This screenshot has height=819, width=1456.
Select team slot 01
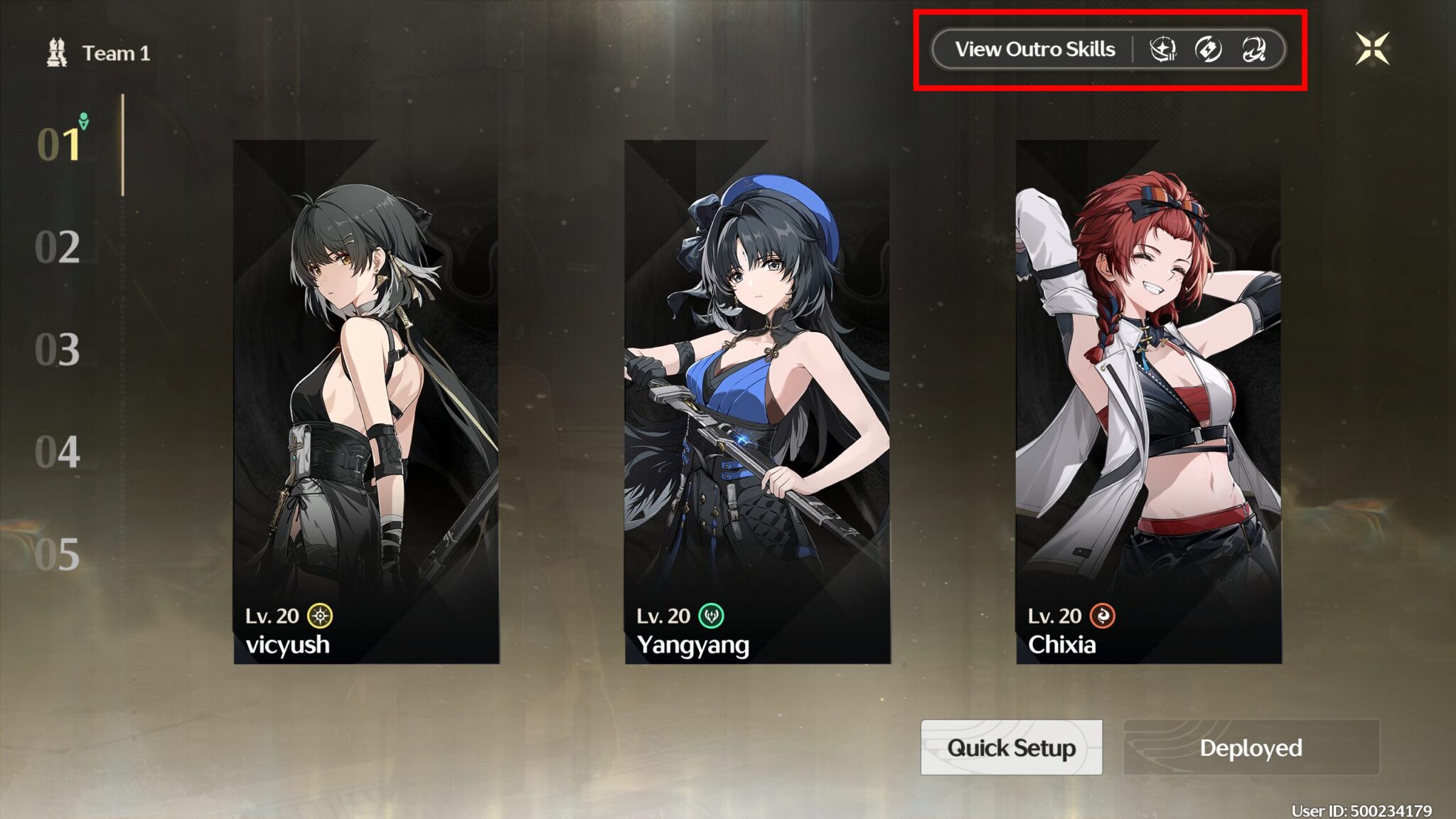click(59, 144)
